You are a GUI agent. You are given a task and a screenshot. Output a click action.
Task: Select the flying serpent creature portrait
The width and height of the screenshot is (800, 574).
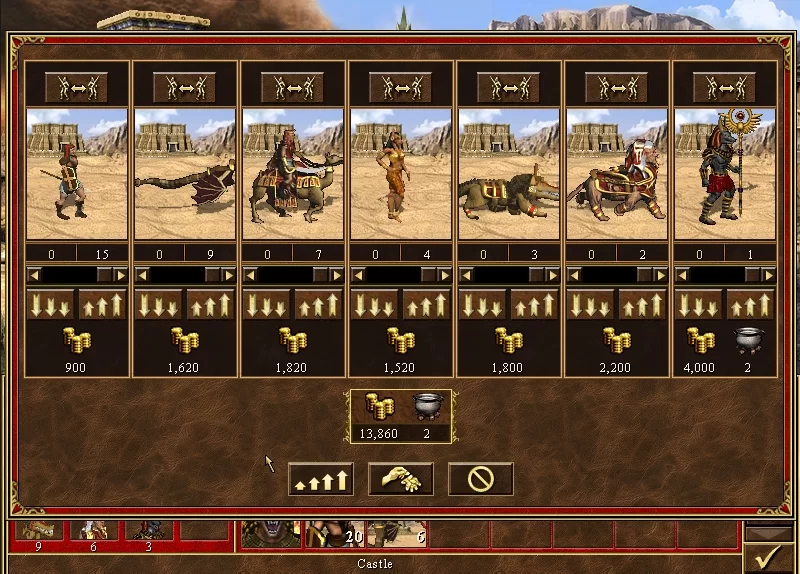pos(185,173)
